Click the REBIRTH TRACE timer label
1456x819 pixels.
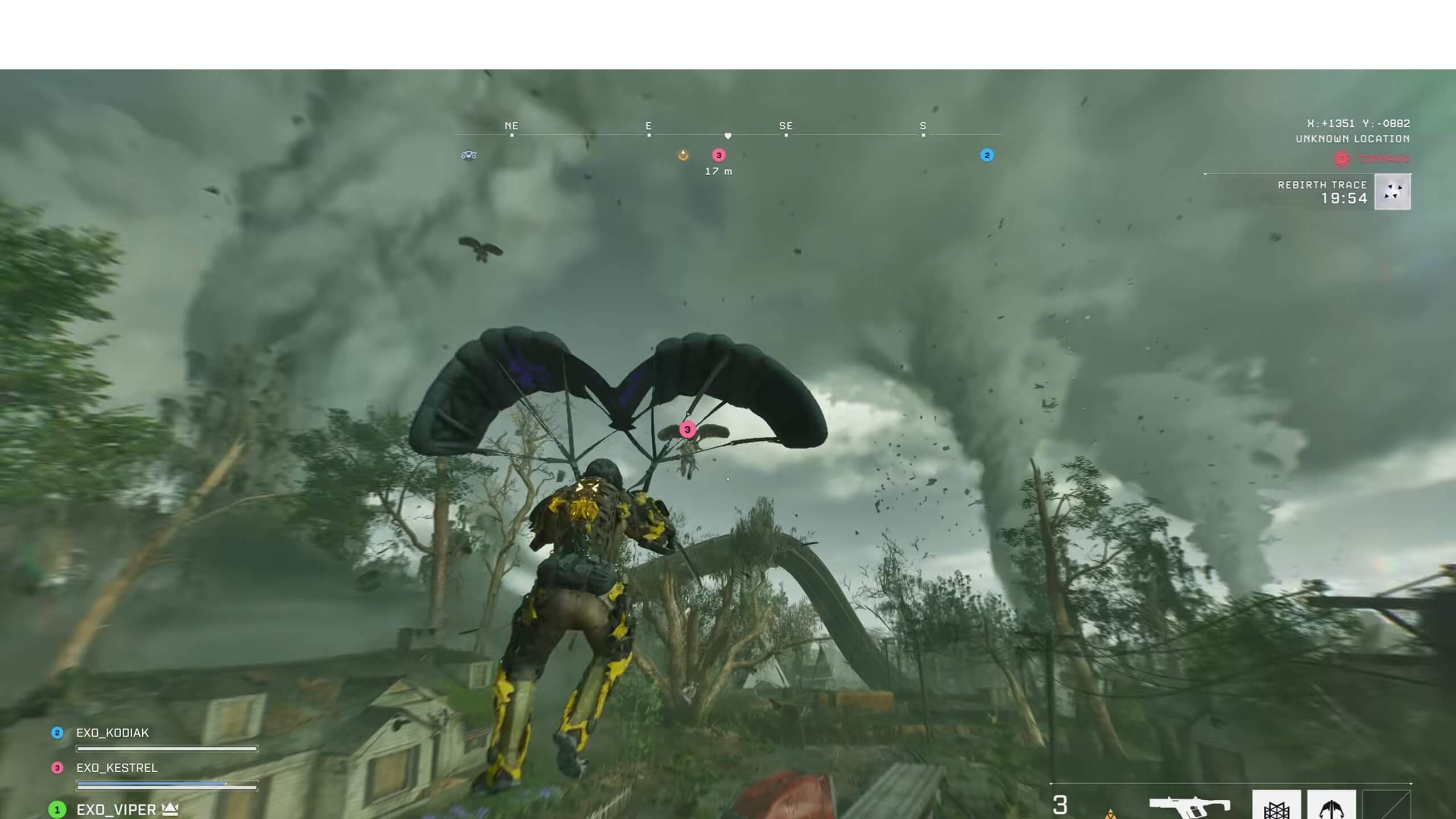pos(1323,184)
